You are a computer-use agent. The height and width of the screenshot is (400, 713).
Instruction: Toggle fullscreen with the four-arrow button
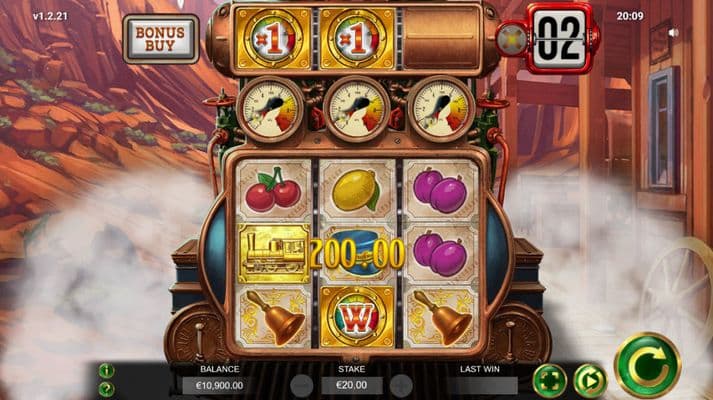coord(549,380)
